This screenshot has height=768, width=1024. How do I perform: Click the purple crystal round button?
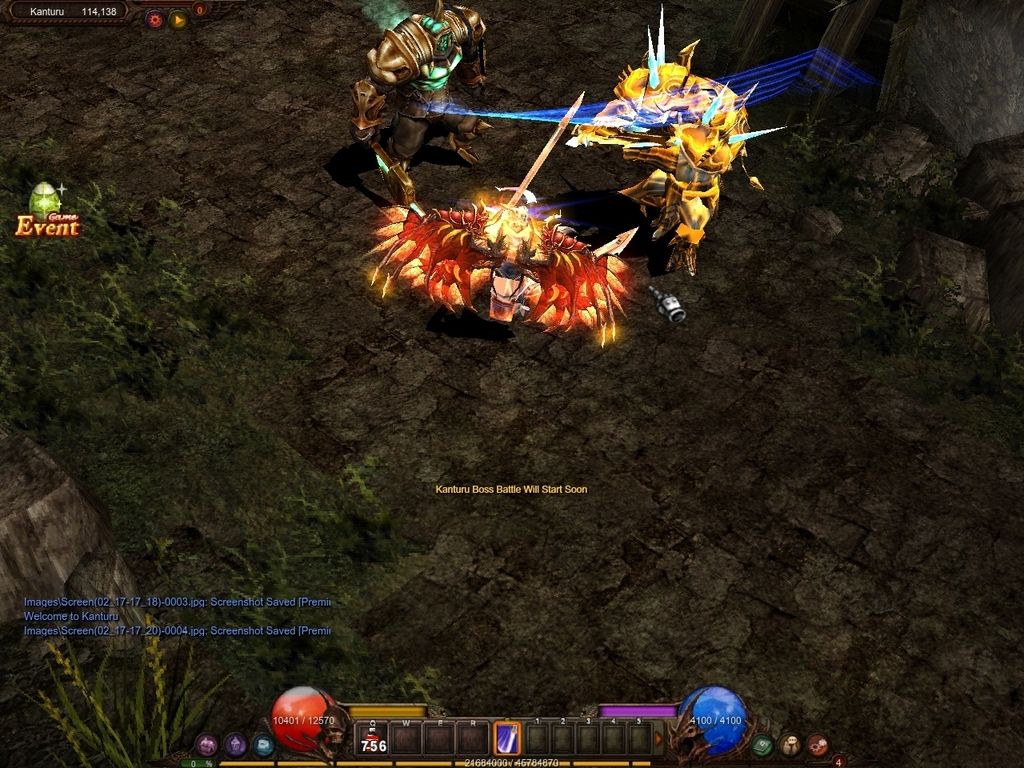(235, 744)
